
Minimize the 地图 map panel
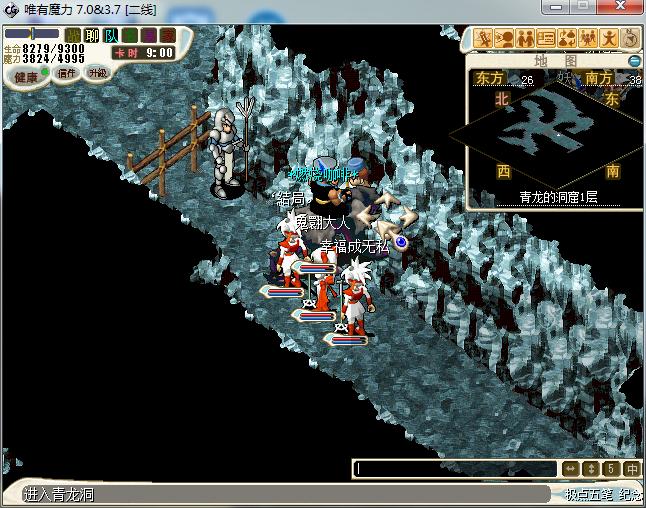(634, 61)
